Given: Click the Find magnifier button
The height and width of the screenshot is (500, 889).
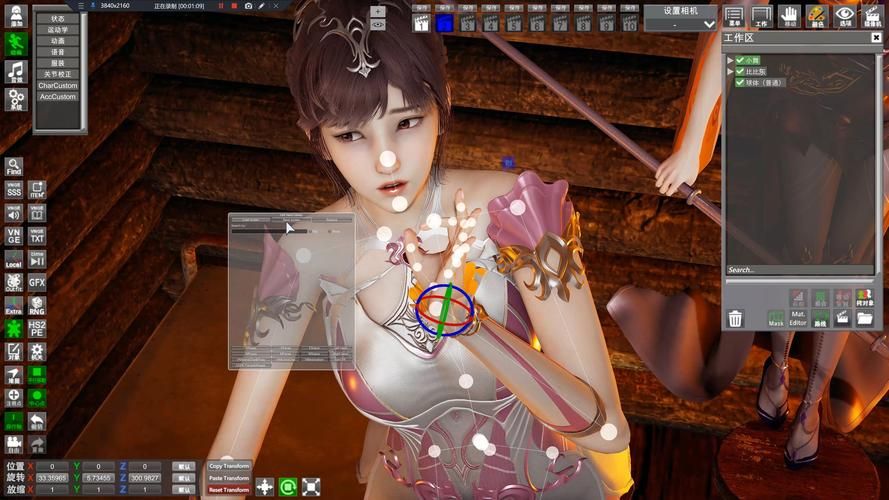Looking at the screenshot, I should click(x=14, y=166).
